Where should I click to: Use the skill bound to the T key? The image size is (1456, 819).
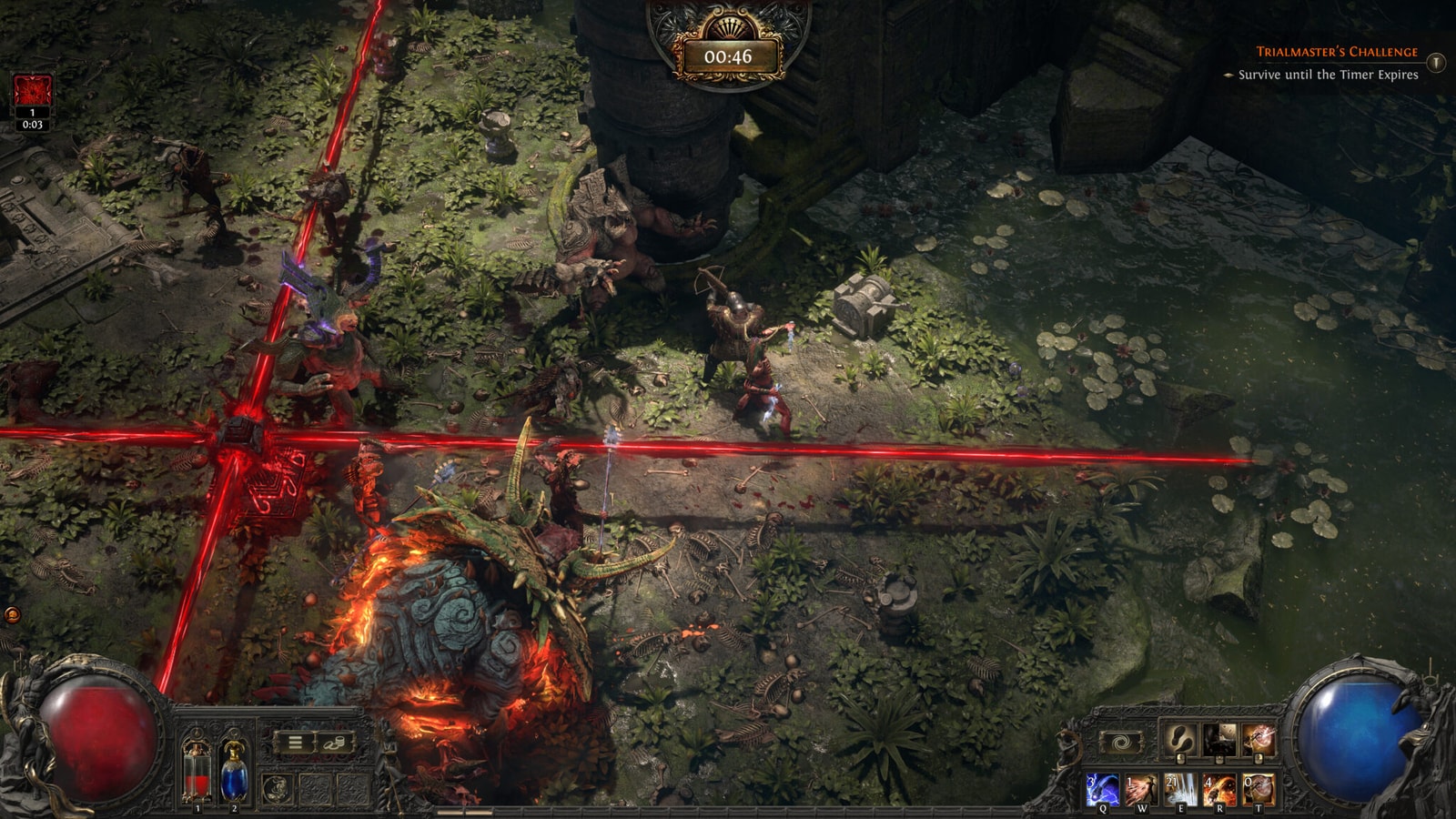point(1258,788)
